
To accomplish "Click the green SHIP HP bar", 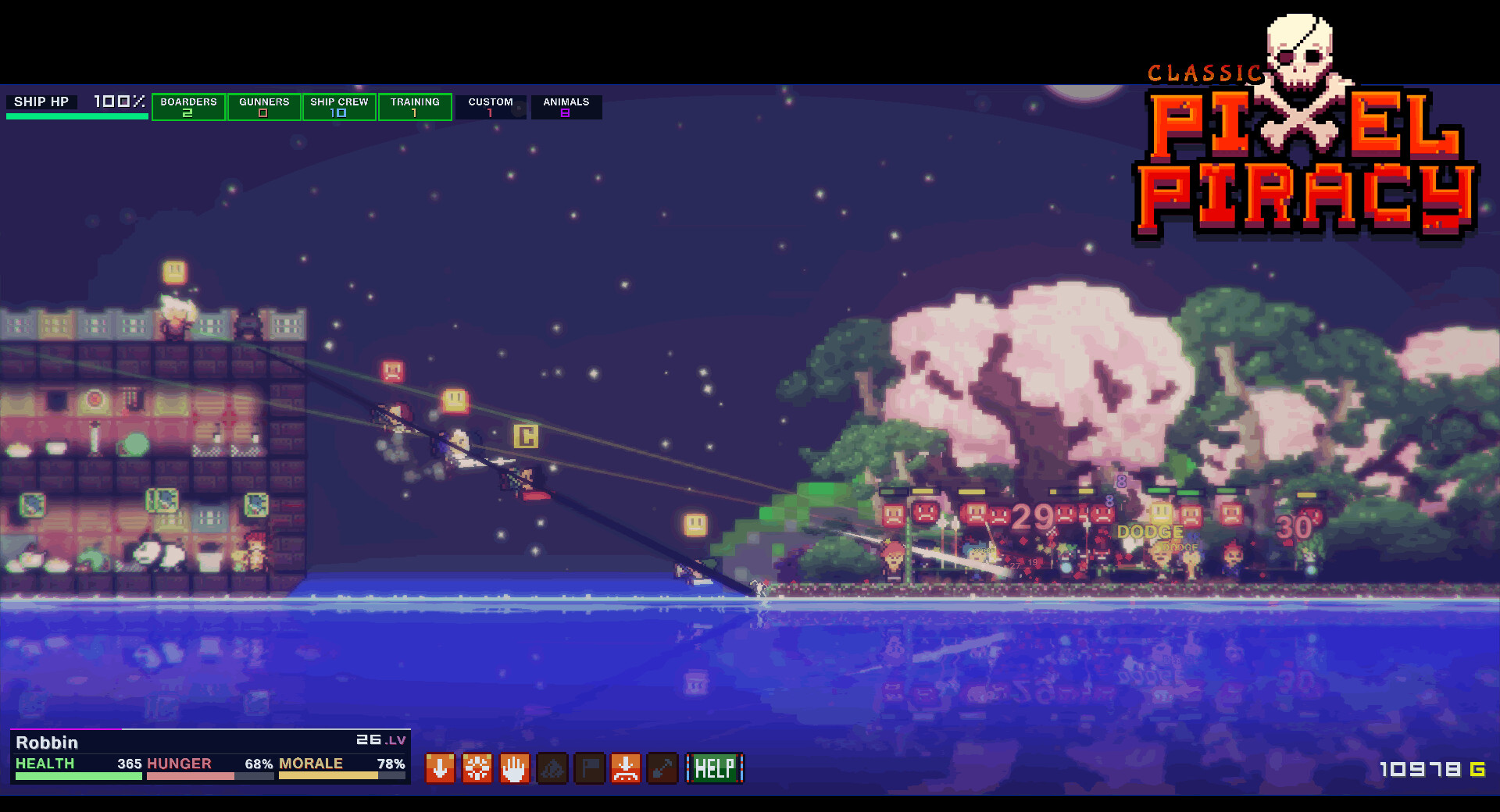I will 76,116.
